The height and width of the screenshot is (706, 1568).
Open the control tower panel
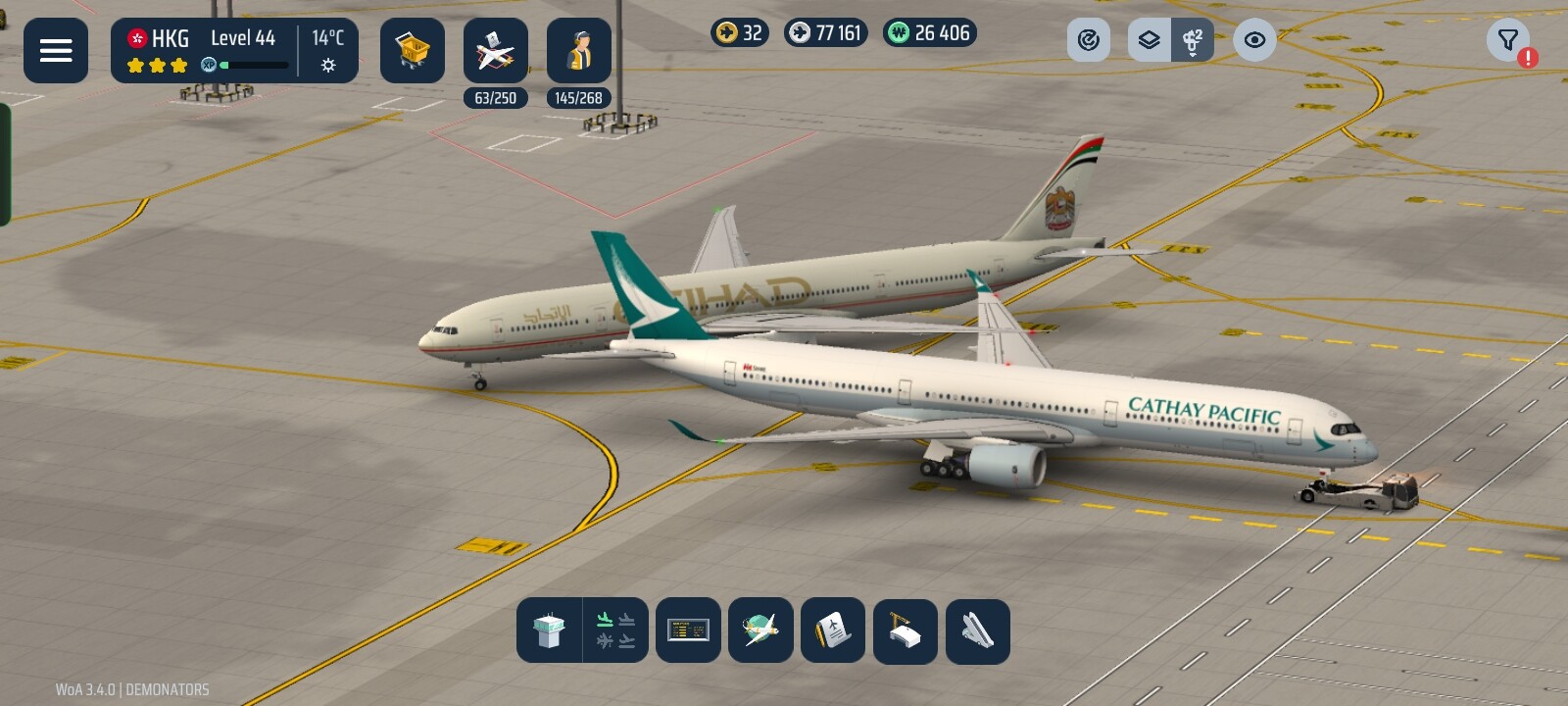pos(549,630)
